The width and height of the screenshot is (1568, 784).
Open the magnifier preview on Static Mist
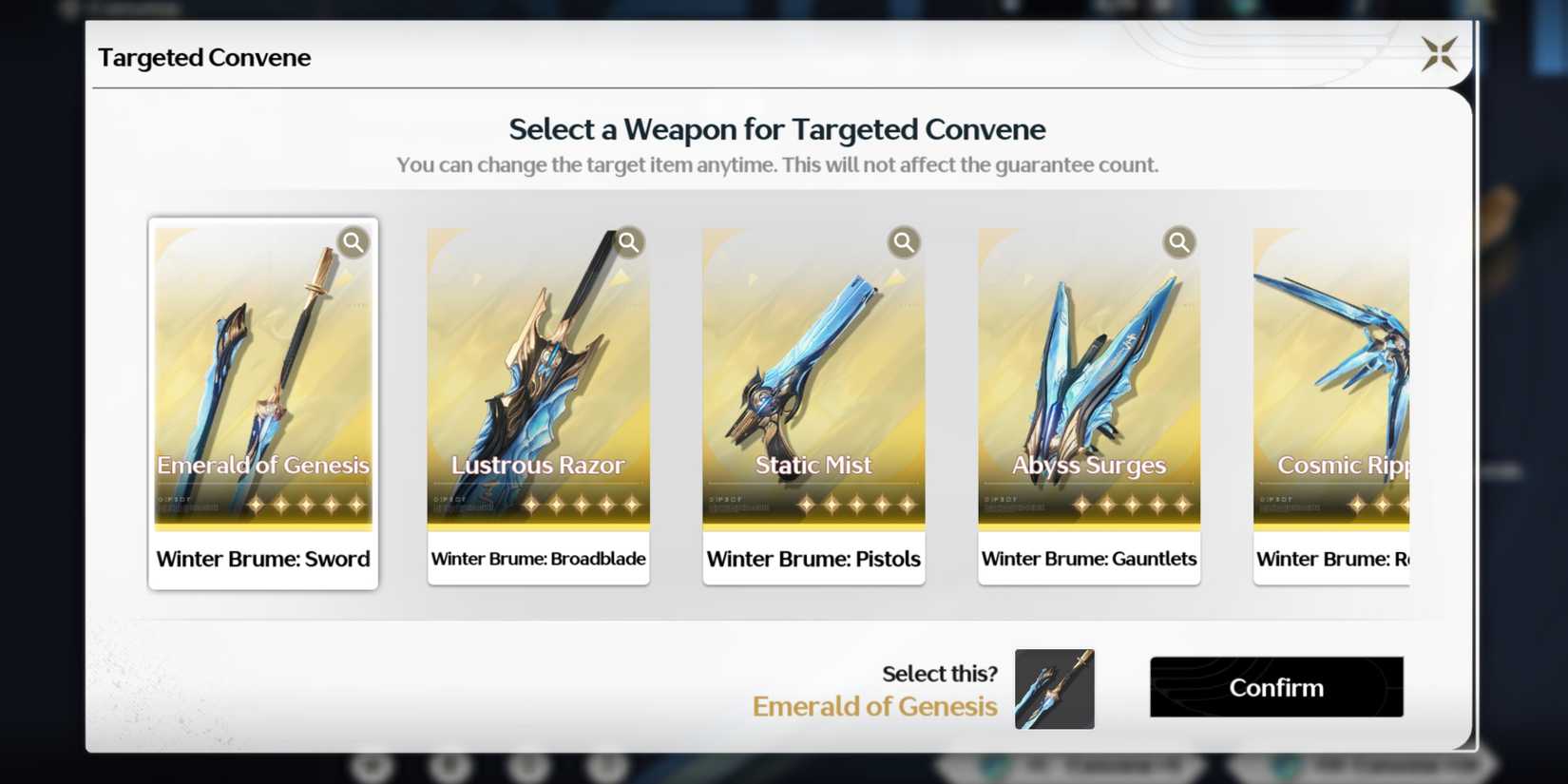(904, 242)
